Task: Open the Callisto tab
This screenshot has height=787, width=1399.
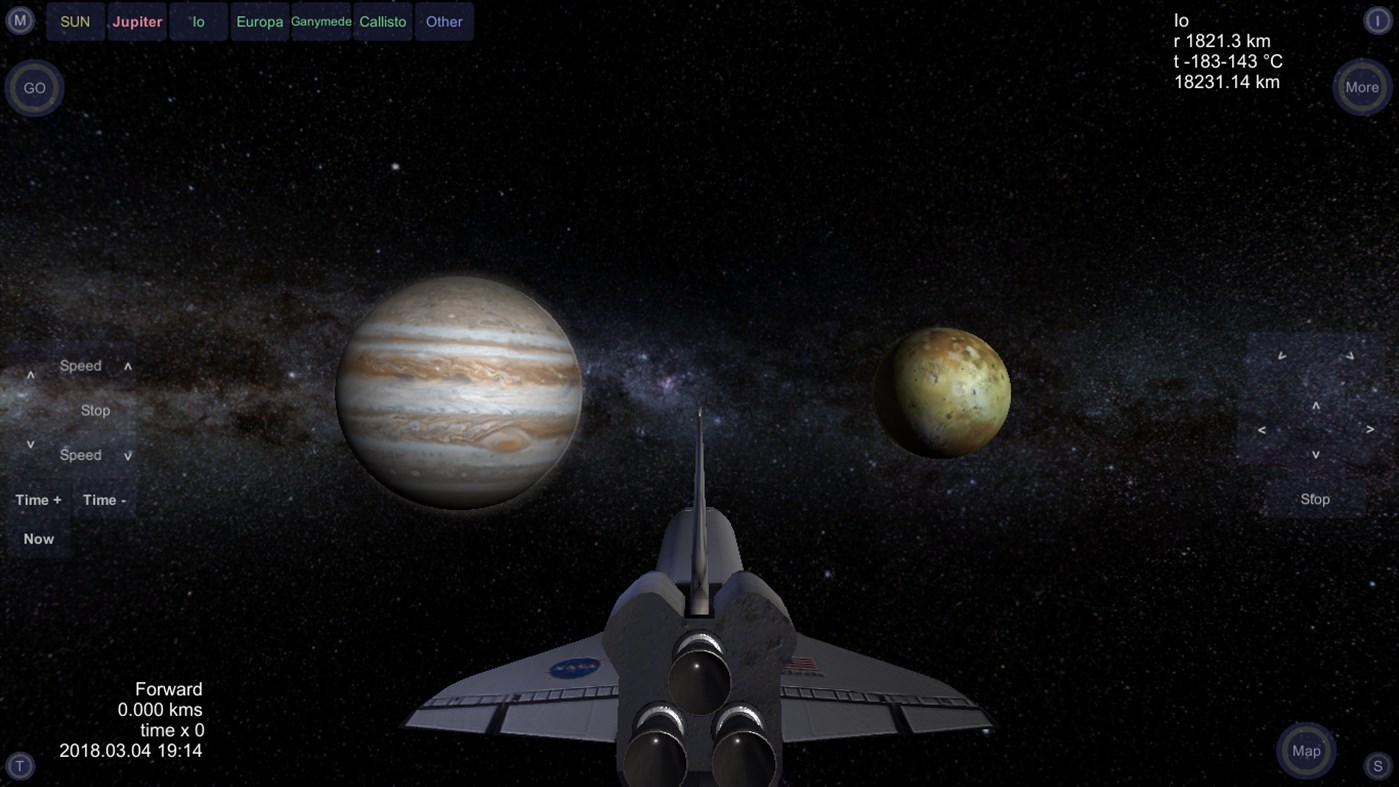Action: [382, 21]
